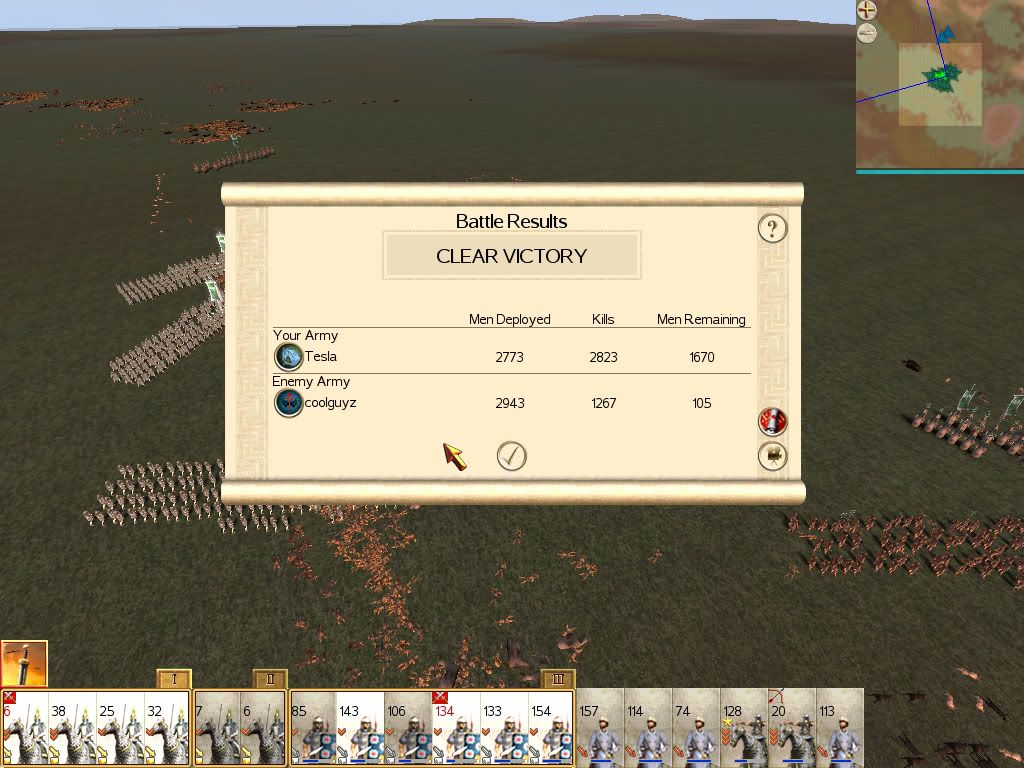Click the sword icon above the unit cards
Image resolution: width=1024 pixels, height=768 pixels.
tap(24, 663)
